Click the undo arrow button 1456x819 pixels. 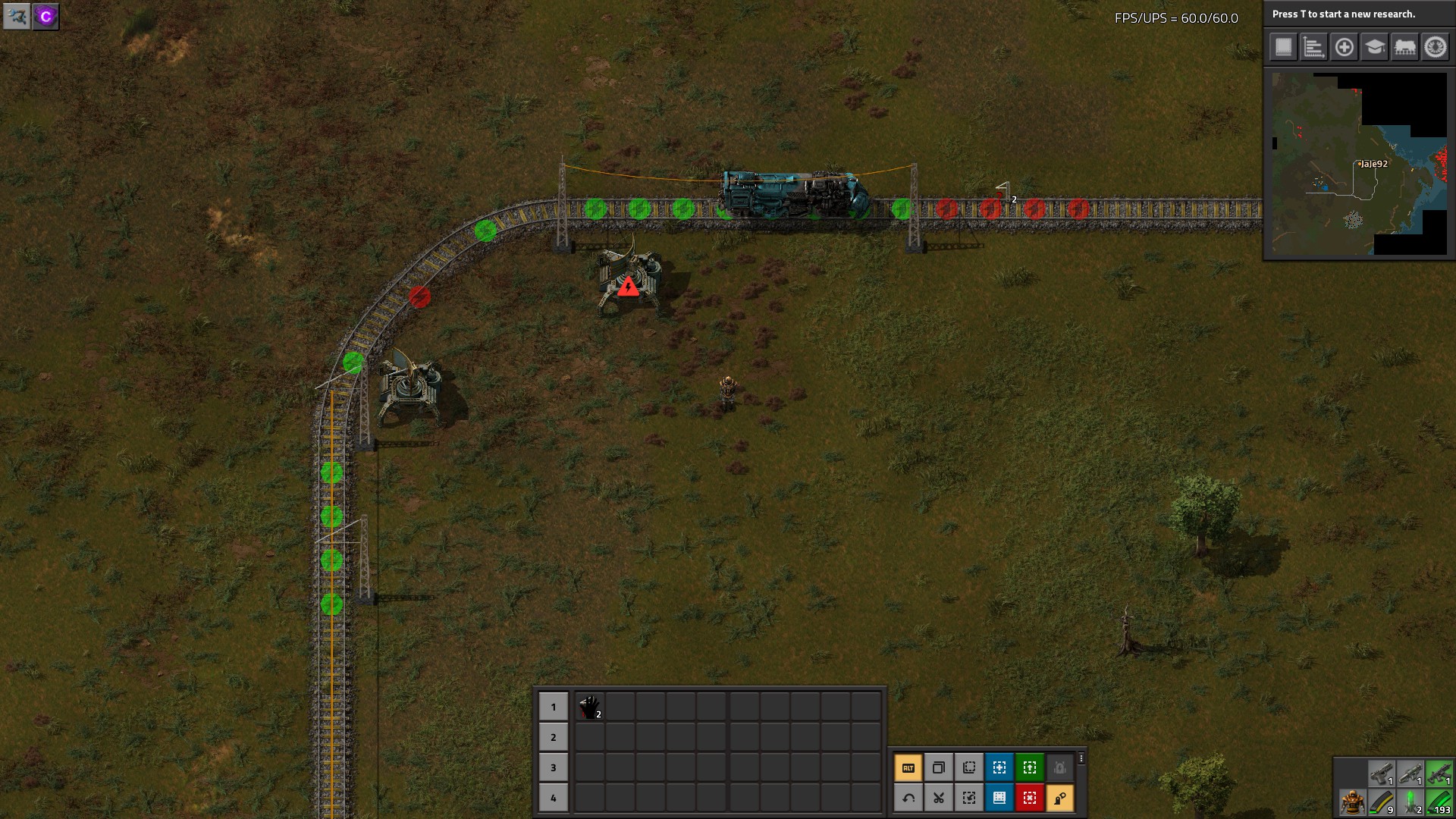coord(908,798)
